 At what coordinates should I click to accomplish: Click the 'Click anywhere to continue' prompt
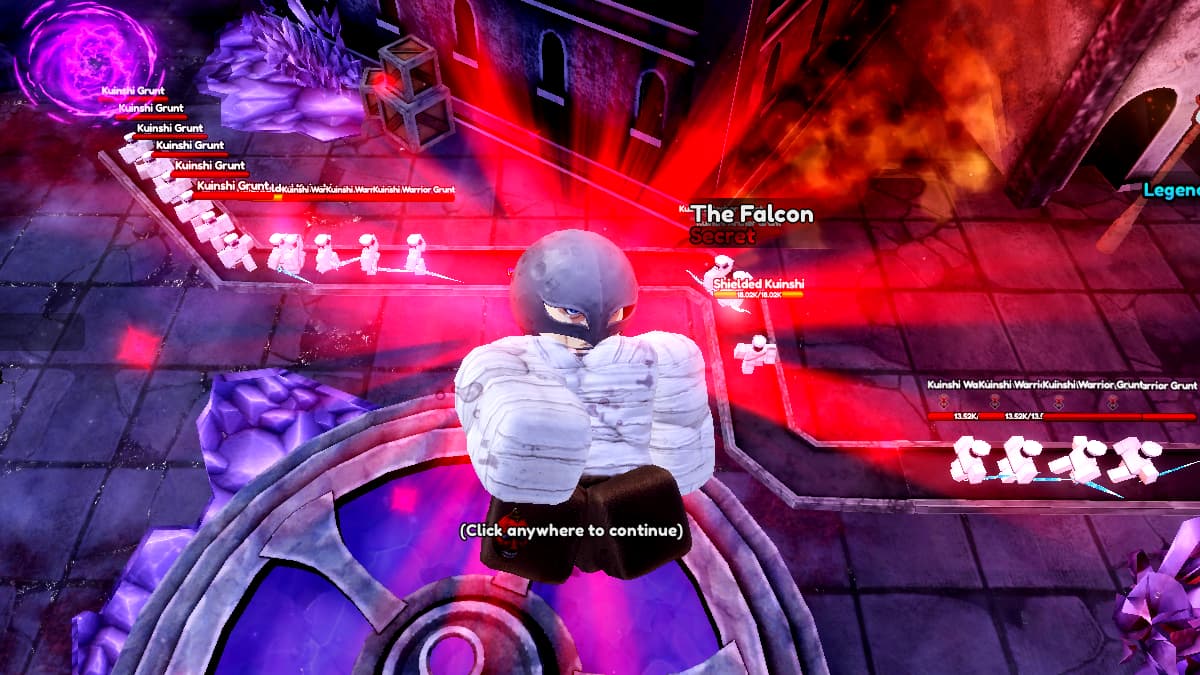[x=571, y=530]
